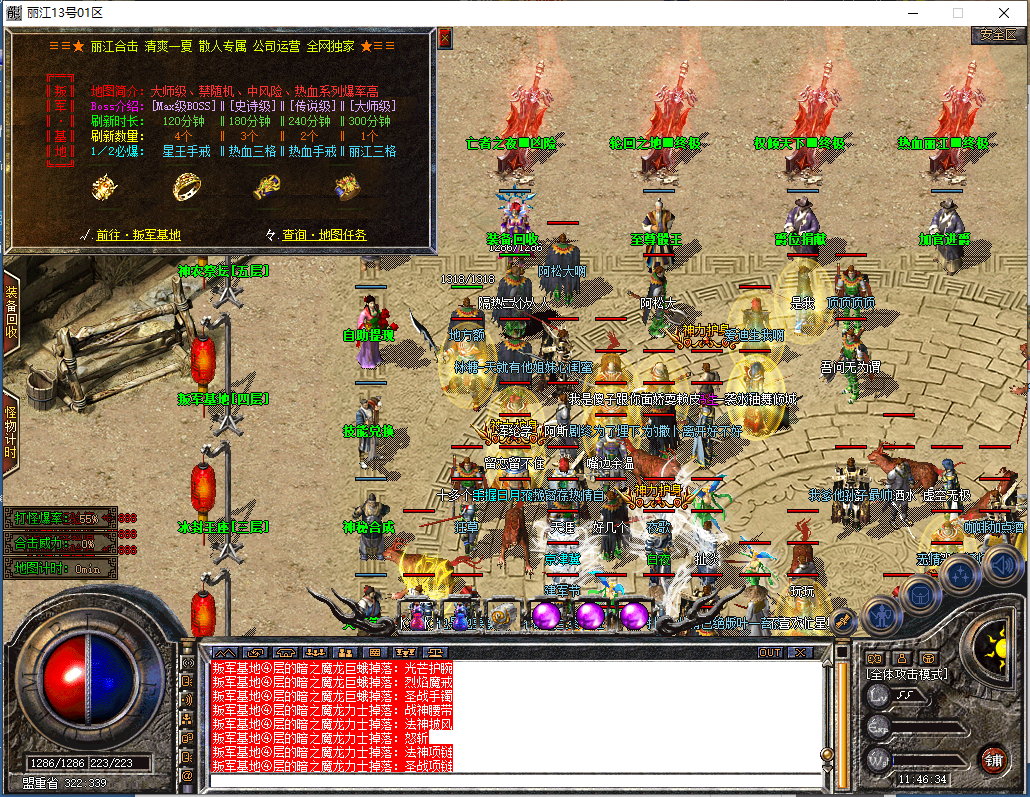Click the 打怪爆率 drop-rate button
The image size is (1030, 797).
click(x=60, y=519)
